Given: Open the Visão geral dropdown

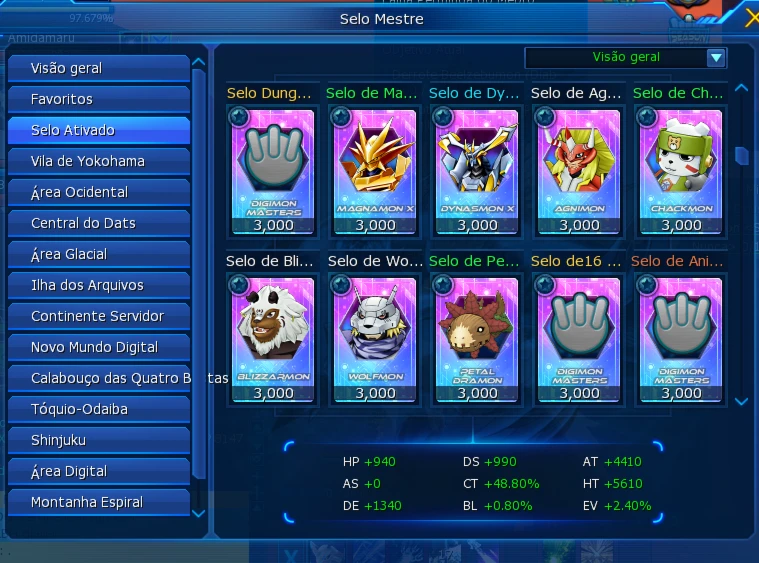Looking at the screenshot, I should pos(715,58).
